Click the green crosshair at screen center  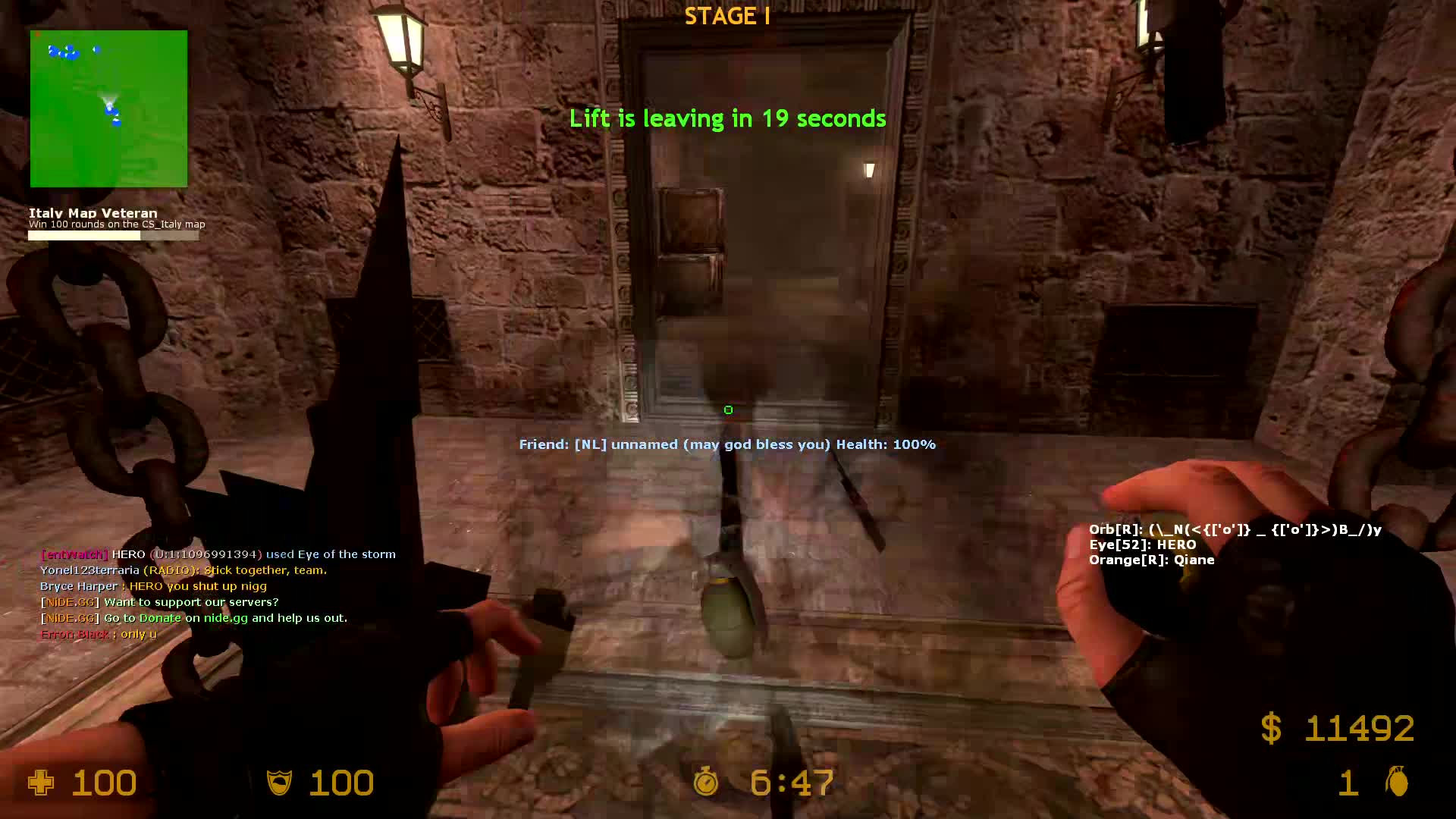728,409
